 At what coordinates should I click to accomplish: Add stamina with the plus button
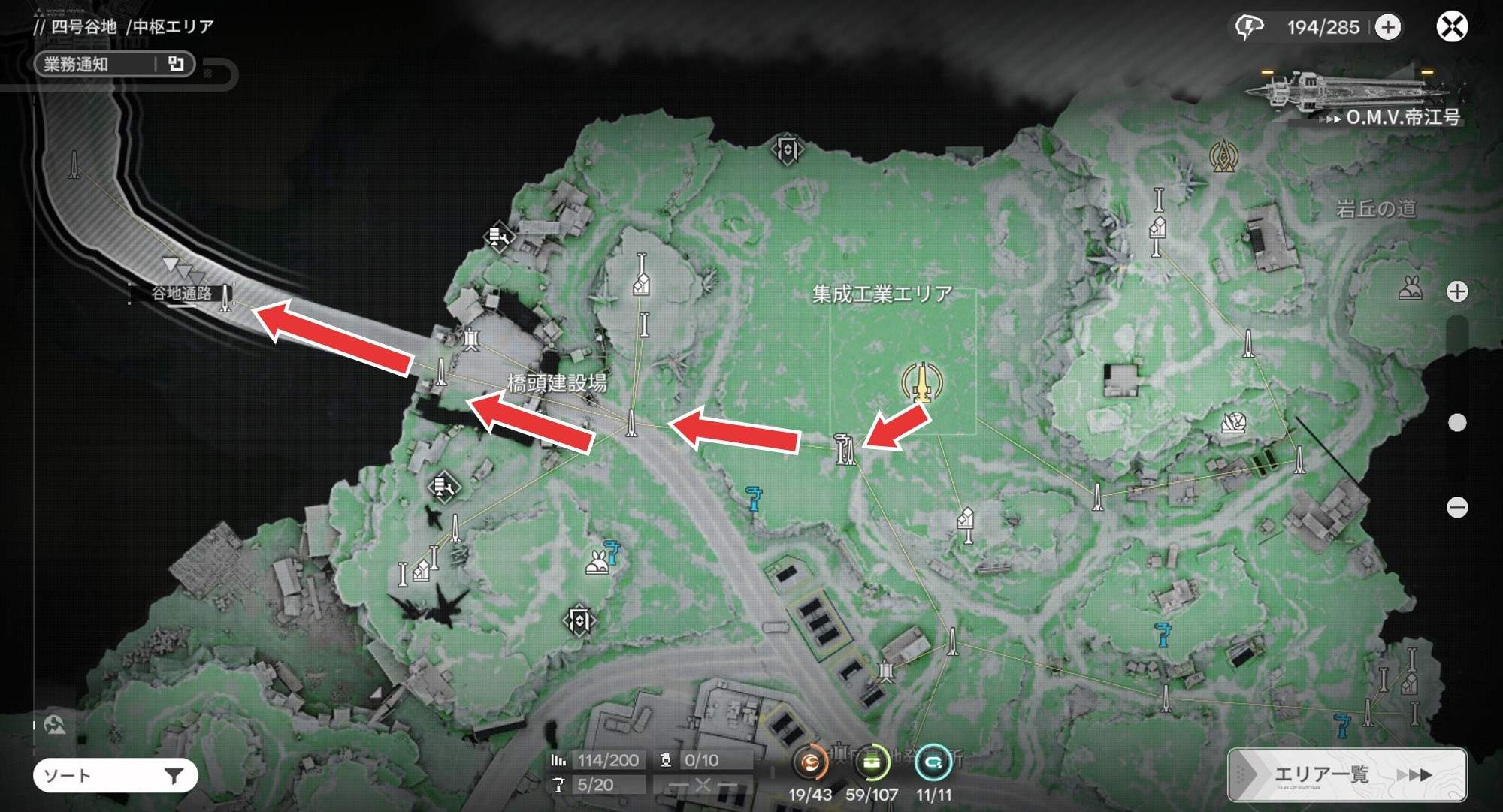click(1388, 28)
